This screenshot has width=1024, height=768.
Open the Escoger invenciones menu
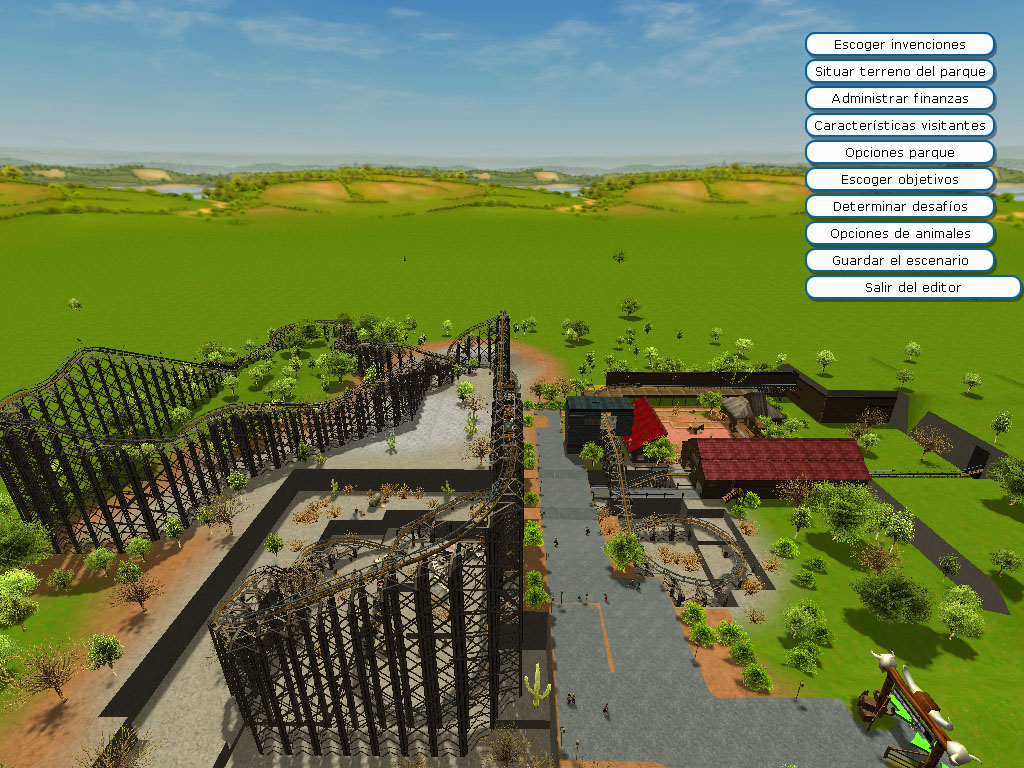click(x=899, y=45)
